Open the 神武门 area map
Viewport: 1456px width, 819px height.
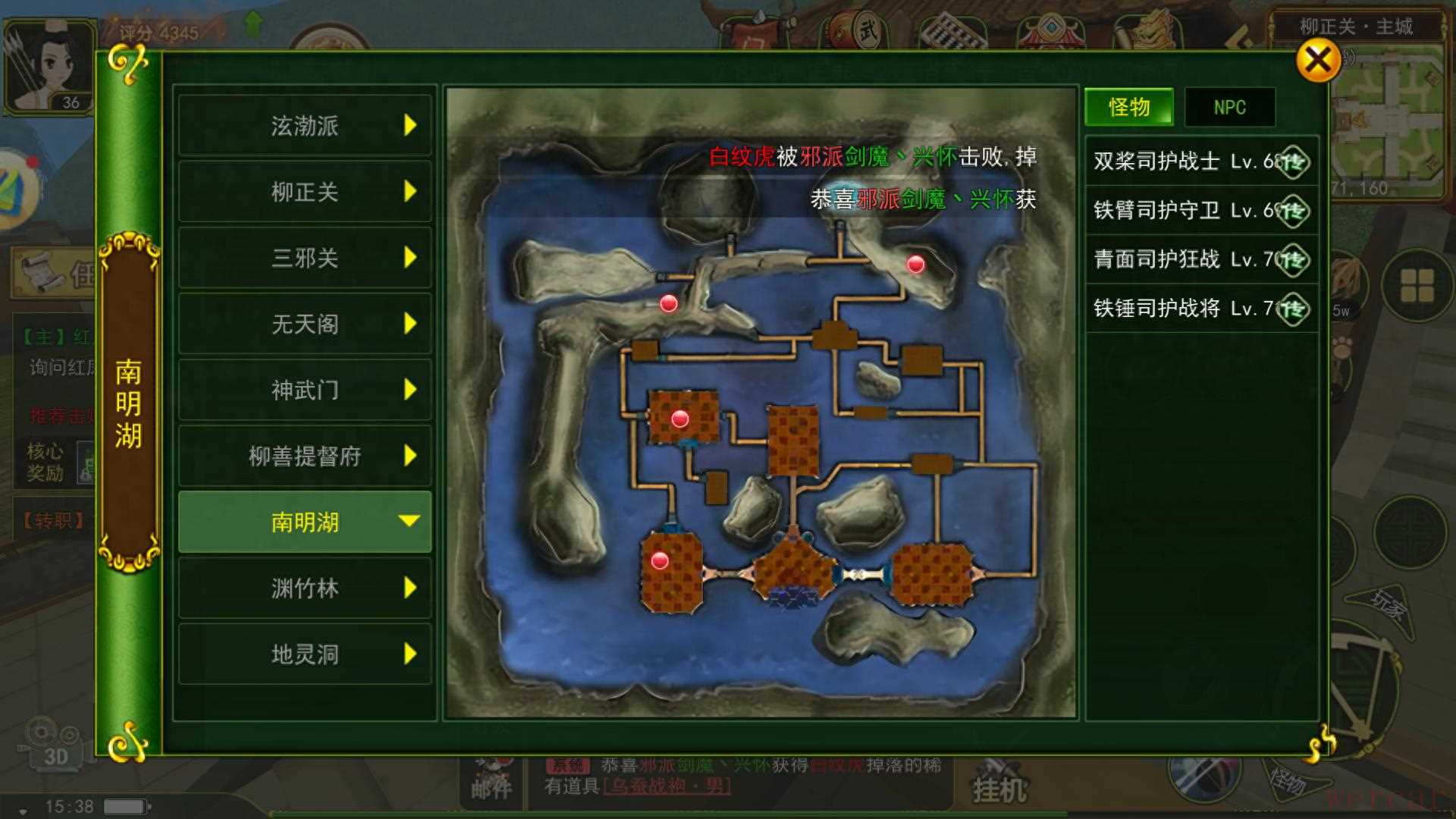pos(305,390)
